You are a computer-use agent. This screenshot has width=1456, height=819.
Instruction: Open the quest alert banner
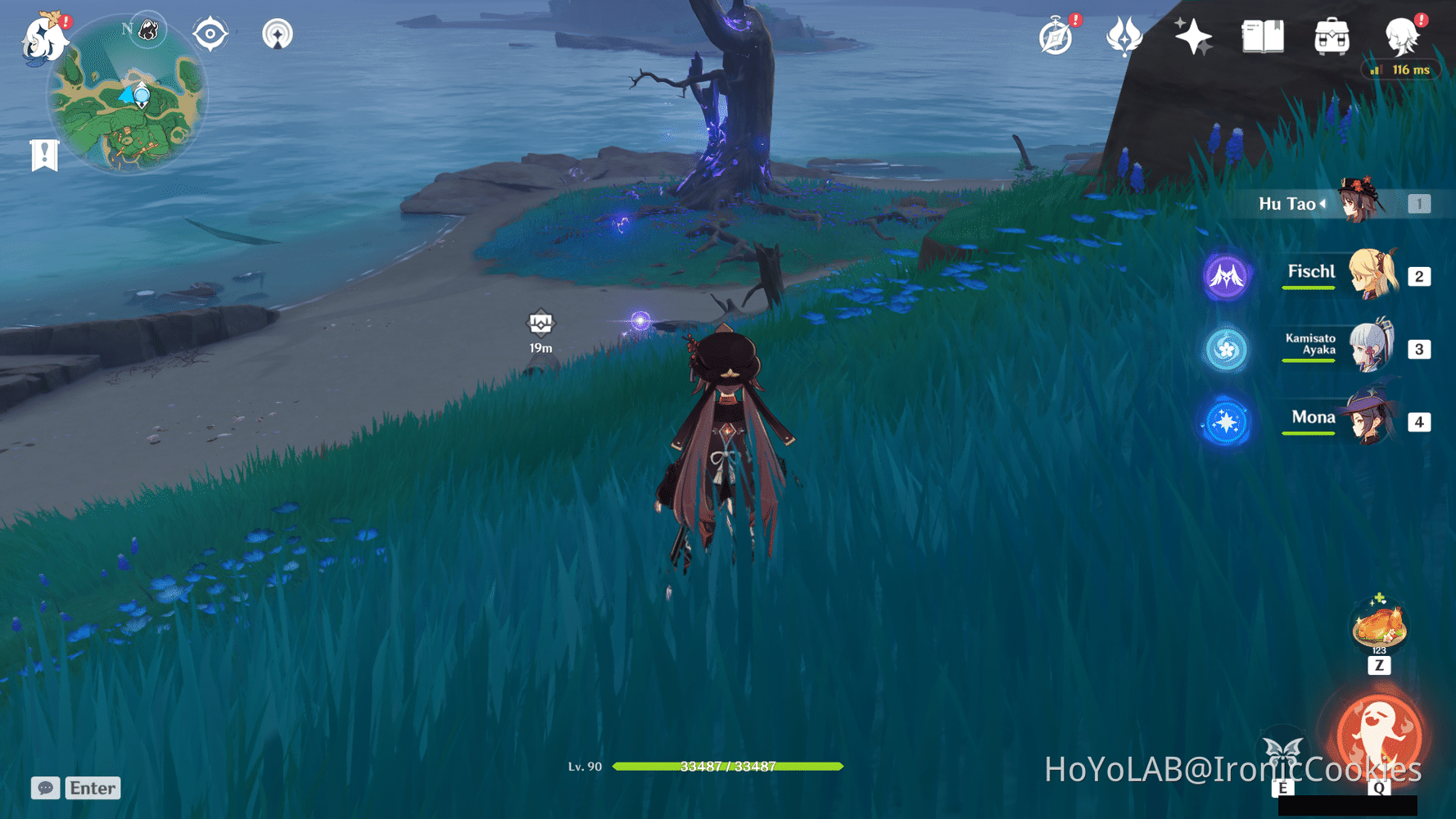43,152
